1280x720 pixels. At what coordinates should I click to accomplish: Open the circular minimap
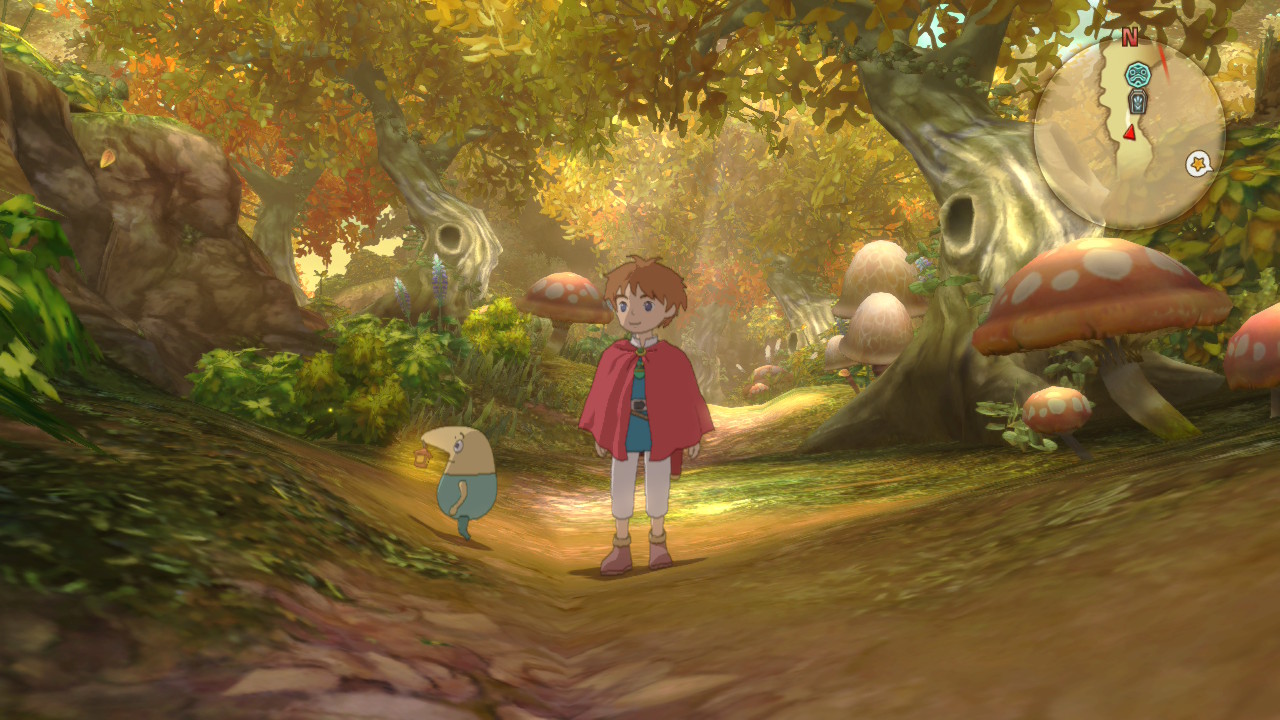coord(1129,136)
